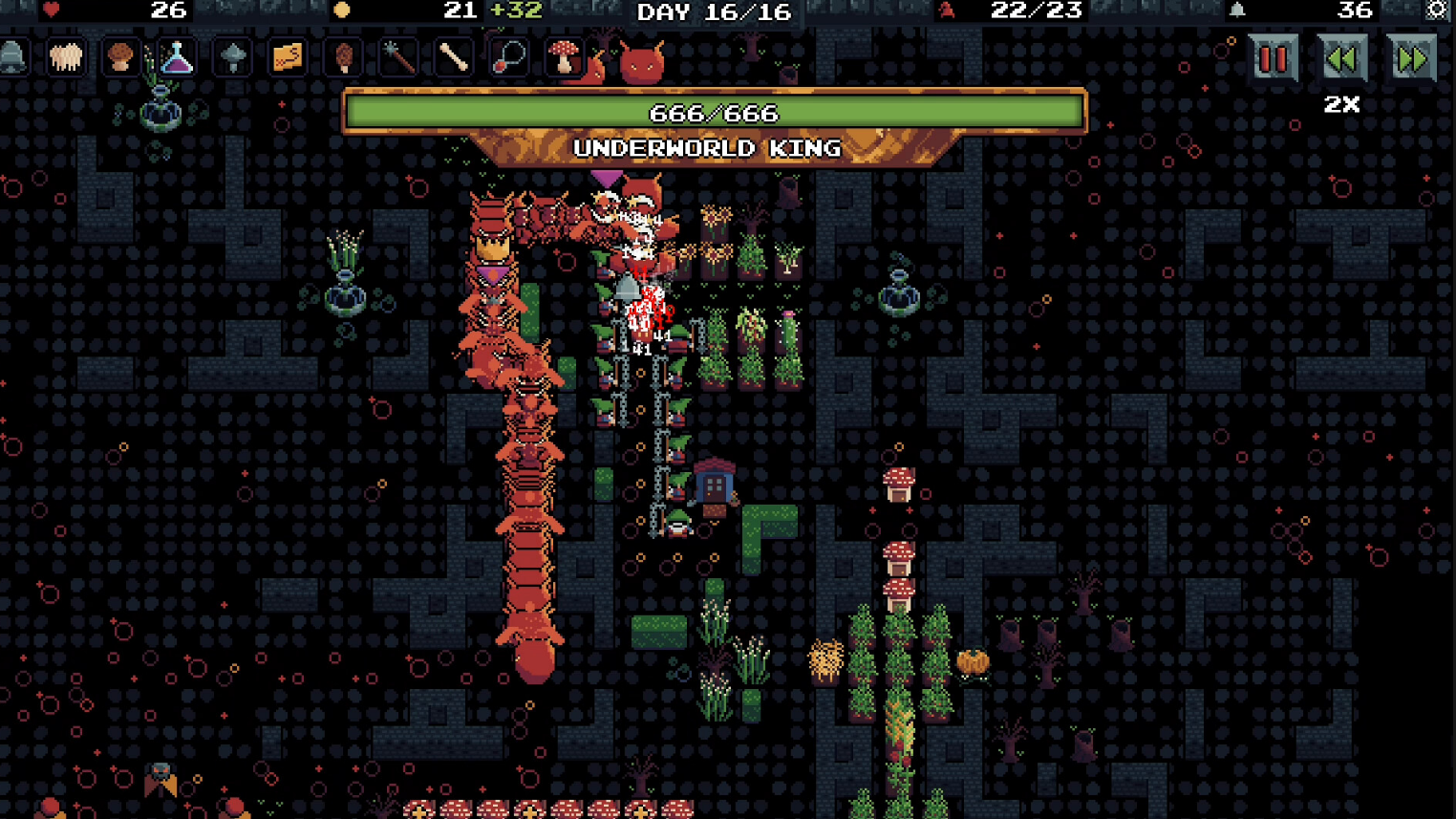Select the fly agaric mushroom slot
1456x819 pixels.
coord(565,57)
